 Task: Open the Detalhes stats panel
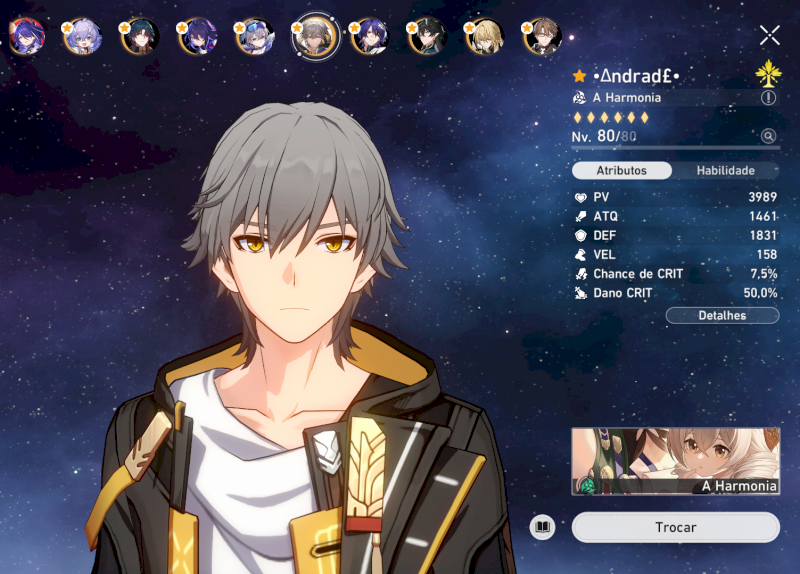[x=722, y=316]
